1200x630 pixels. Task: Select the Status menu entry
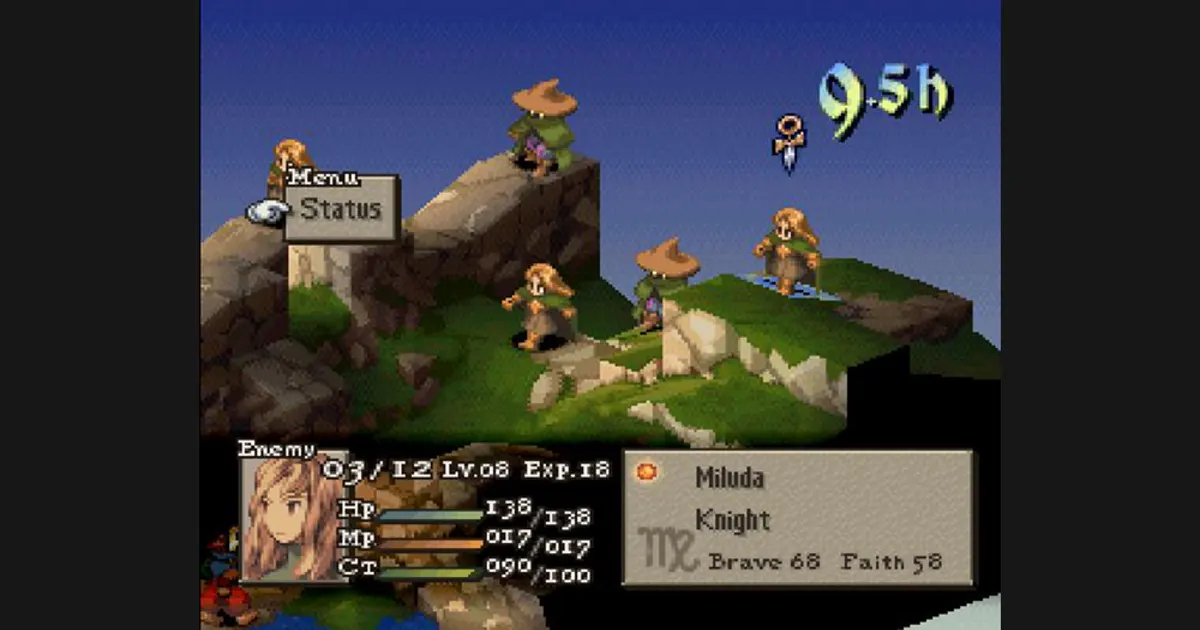click(341, 209)
